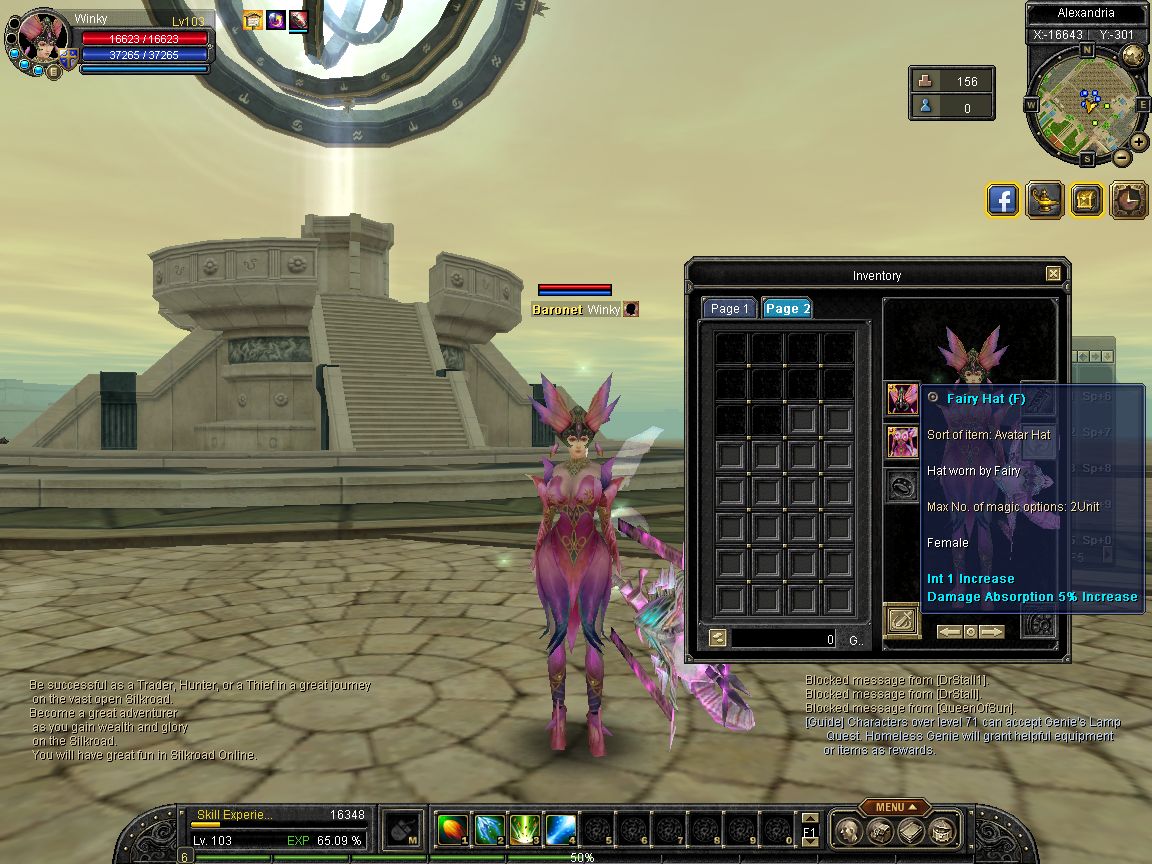The image size is (1152, 864).
Task: Activate the fire skill in hotbar slot 1
Action: [452, 830]
